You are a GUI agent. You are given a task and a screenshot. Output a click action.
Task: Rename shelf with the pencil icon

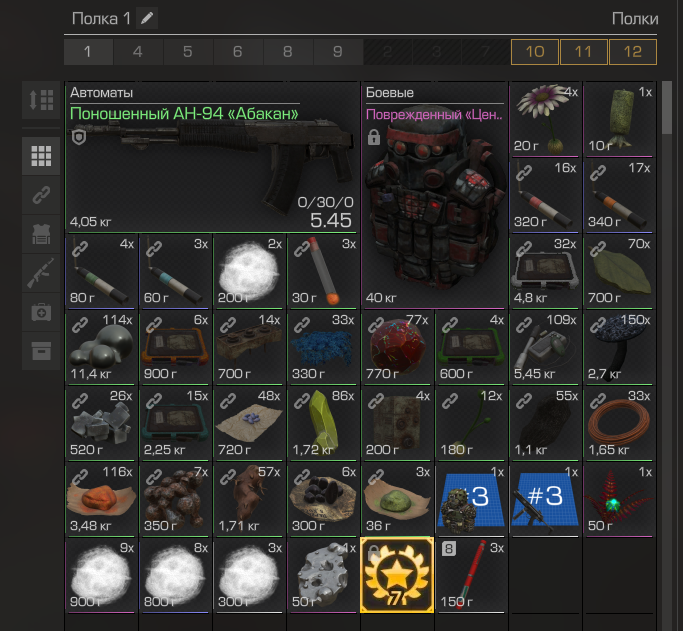pyautogui.click(x=147, y=19)
